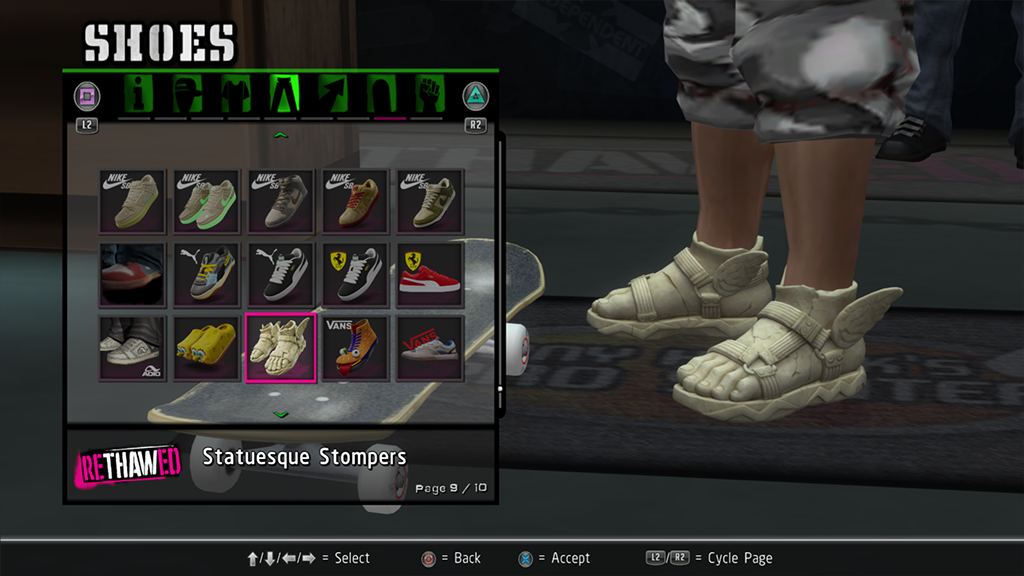
Task: Pick the yellow SpongeBob slippers
Action: pyautogui.click(x=206, y=348)
